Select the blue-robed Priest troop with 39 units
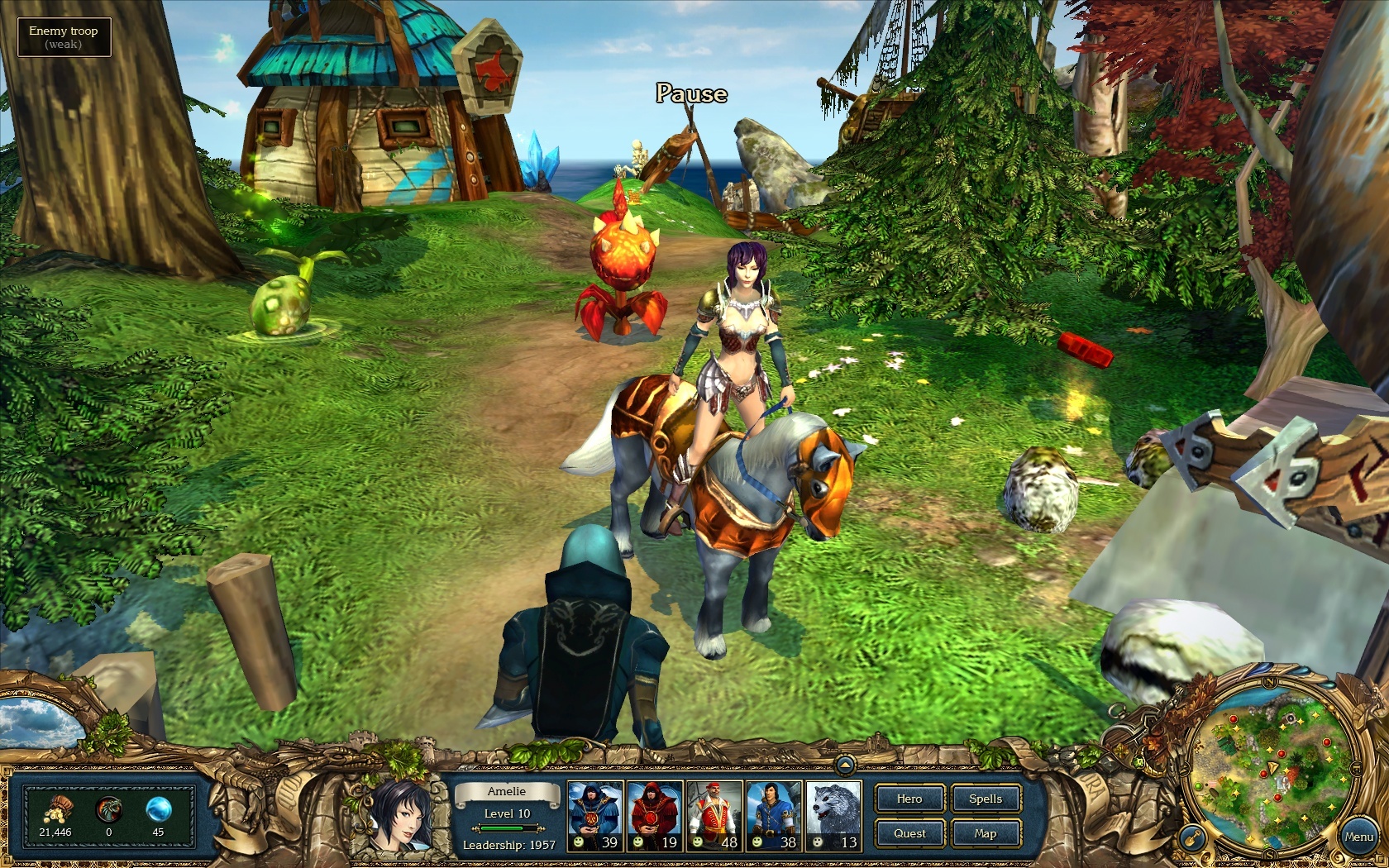 (595, 814)
